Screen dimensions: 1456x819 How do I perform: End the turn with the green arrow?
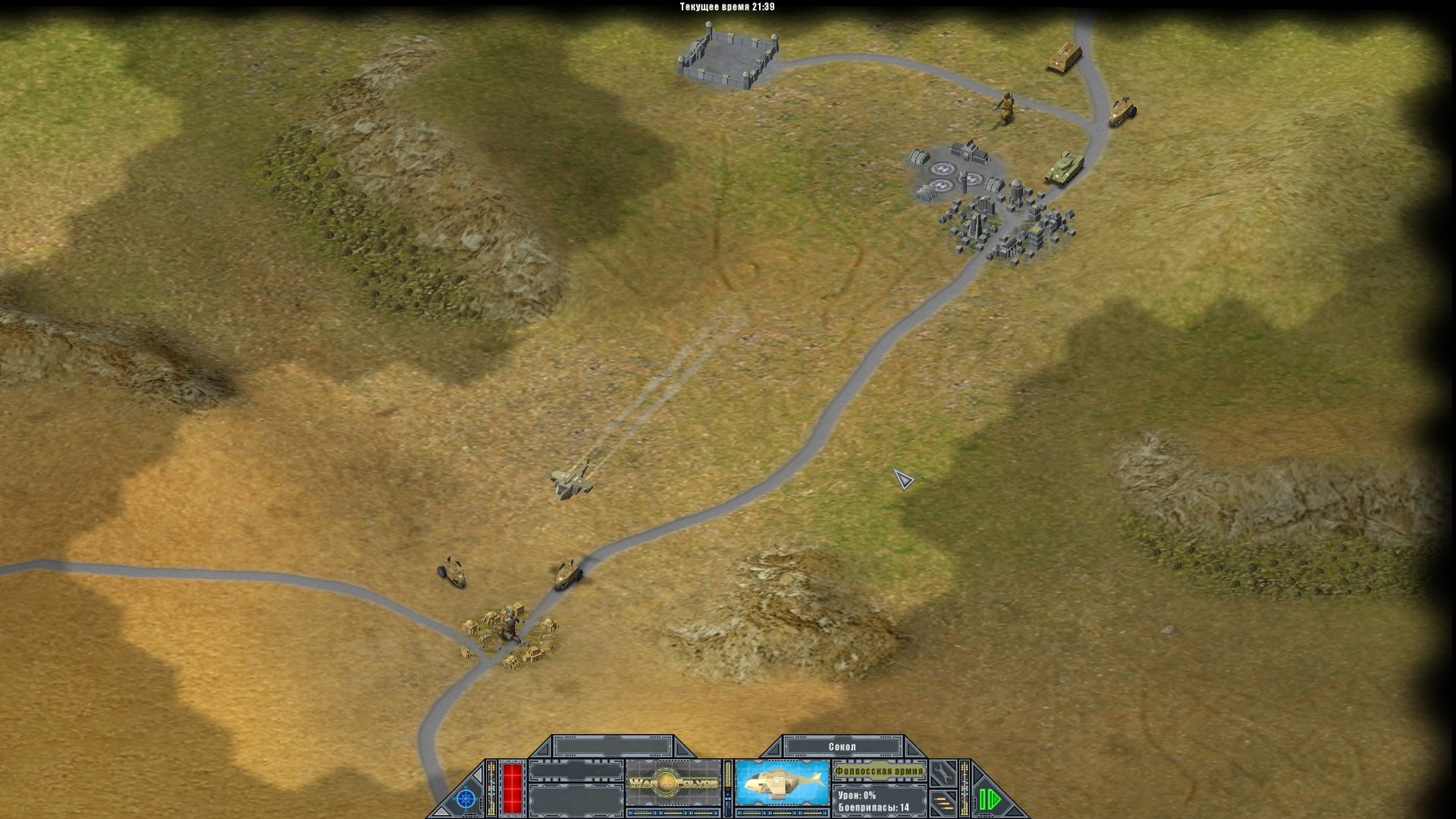pos(990,799)
